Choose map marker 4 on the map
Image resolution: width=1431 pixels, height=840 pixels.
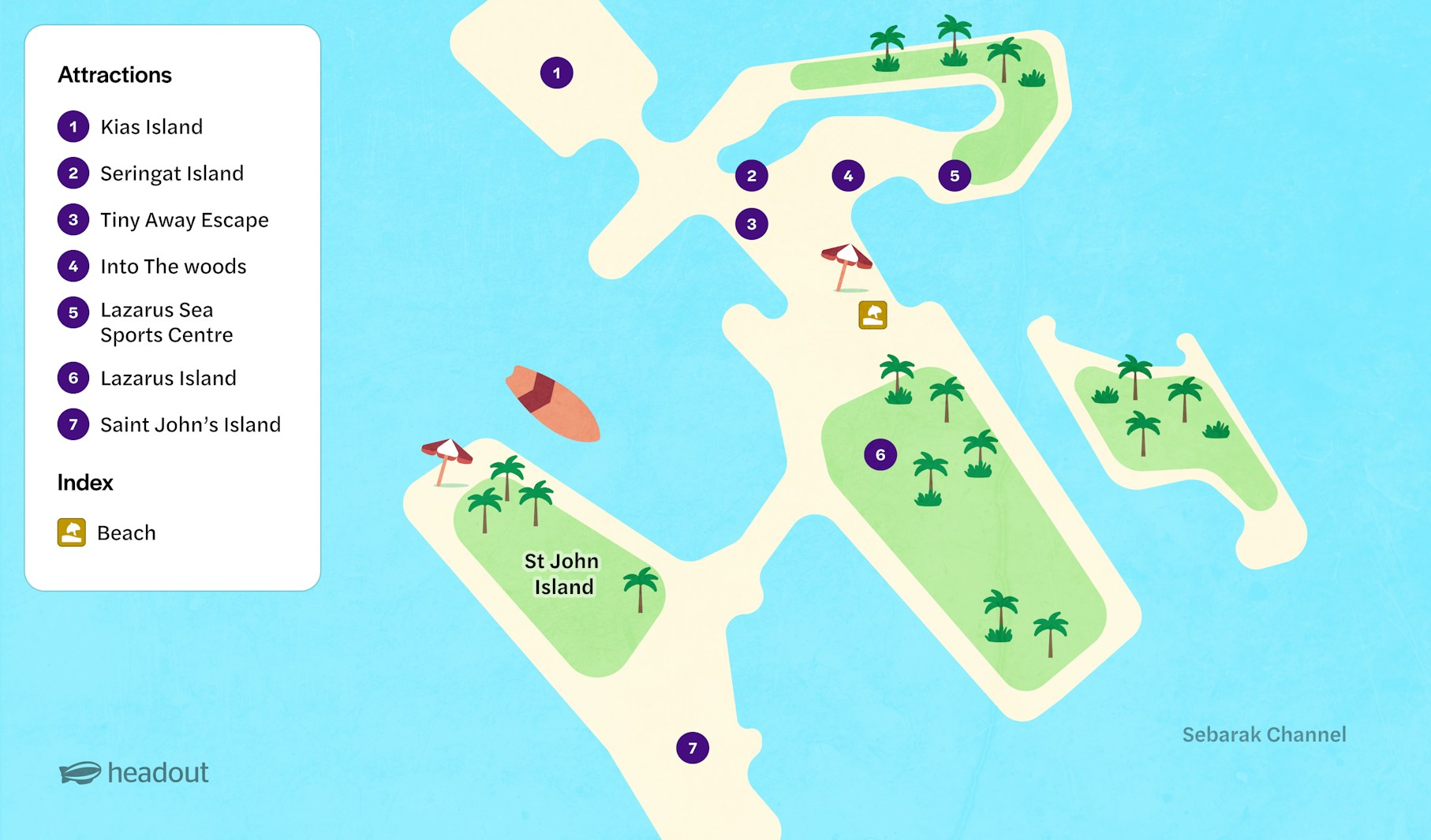848,176
